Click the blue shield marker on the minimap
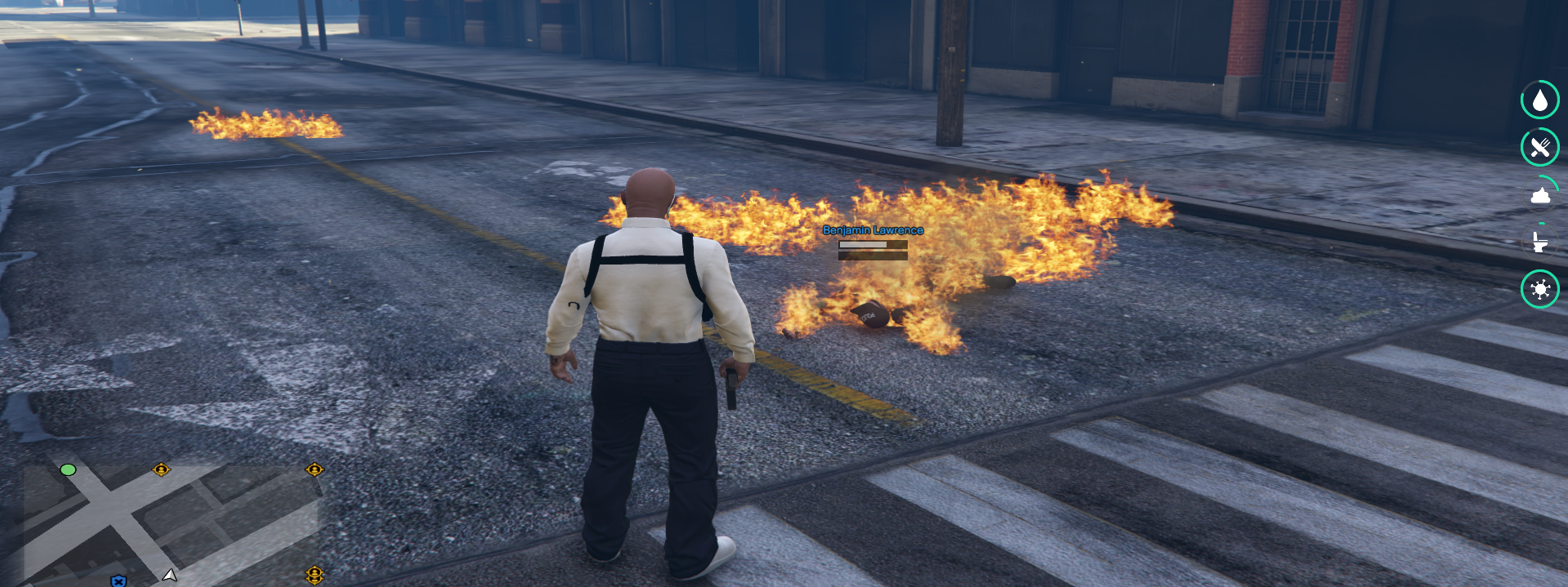 pyautogui.click(x=118, y=580)
